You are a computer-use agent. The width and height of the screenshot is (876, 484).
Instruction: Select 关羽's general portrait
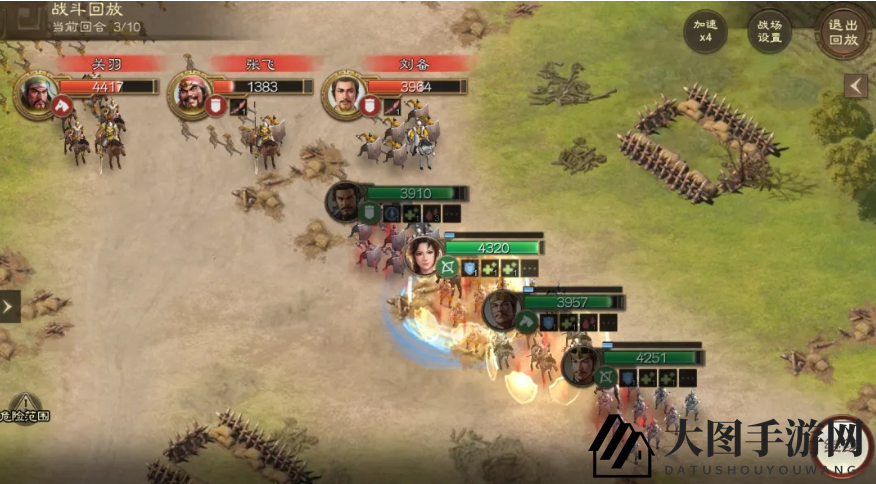click(37, 93)
